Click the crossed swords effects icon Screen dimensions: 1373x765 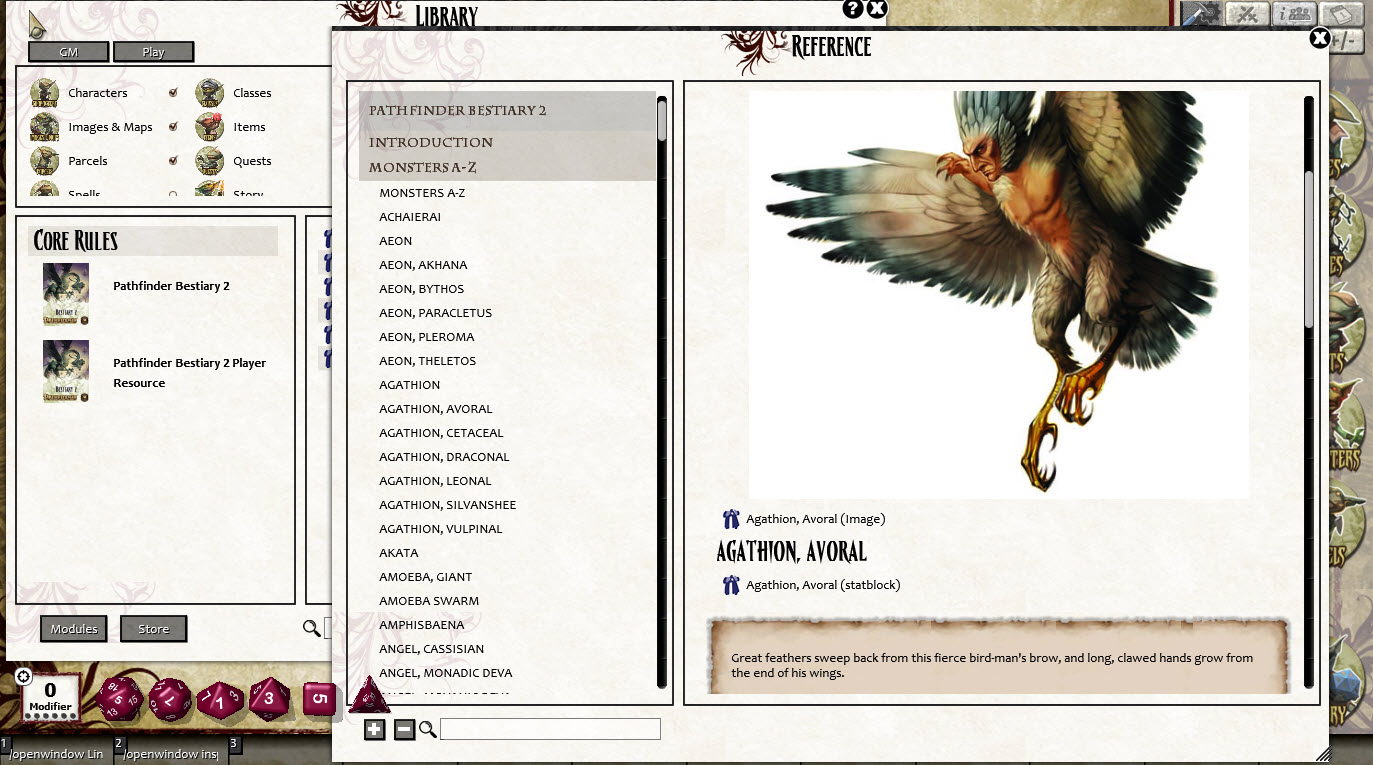[1245, 14]
